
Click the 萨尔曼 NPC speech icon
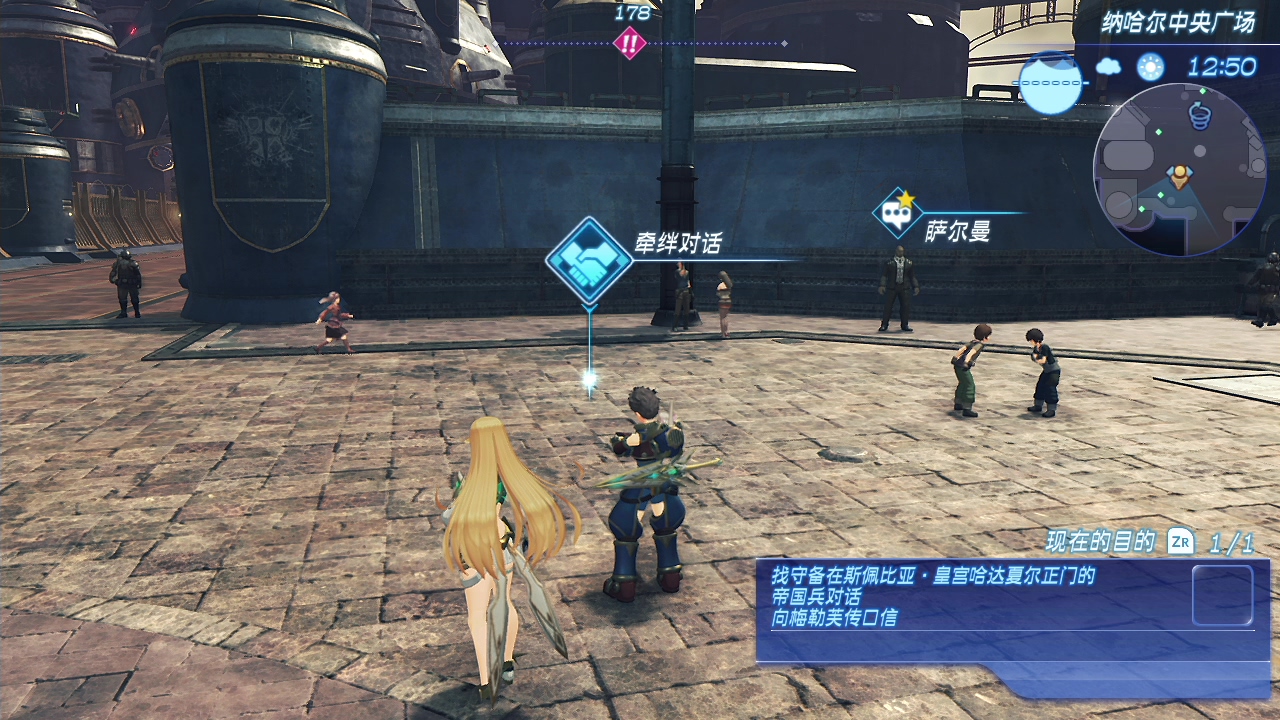click(x=896, y=212)
